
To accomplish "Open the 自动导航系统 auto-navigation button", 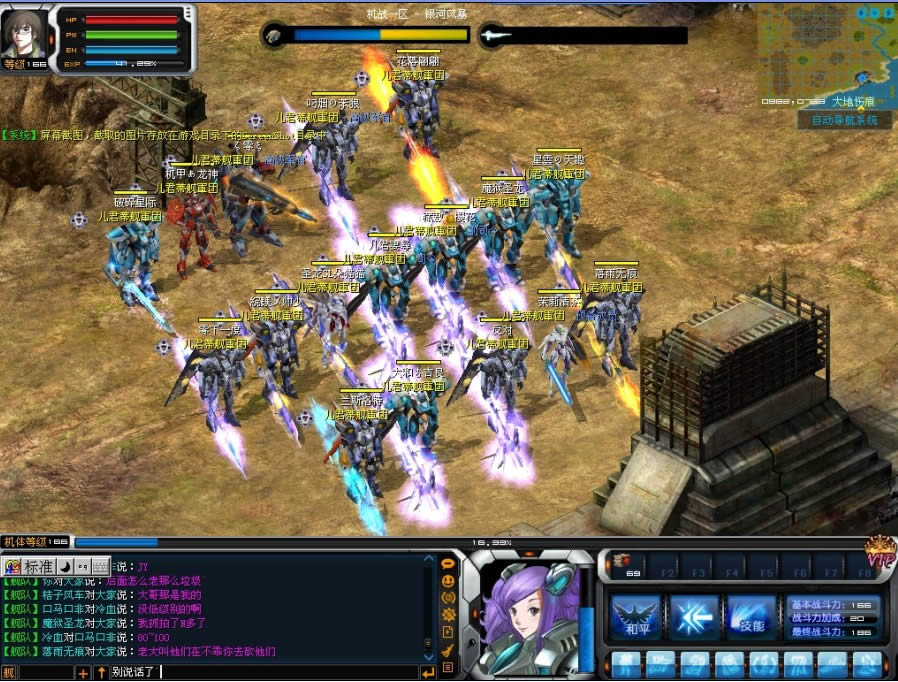I will pyautogui.click(x=844, y=120).
